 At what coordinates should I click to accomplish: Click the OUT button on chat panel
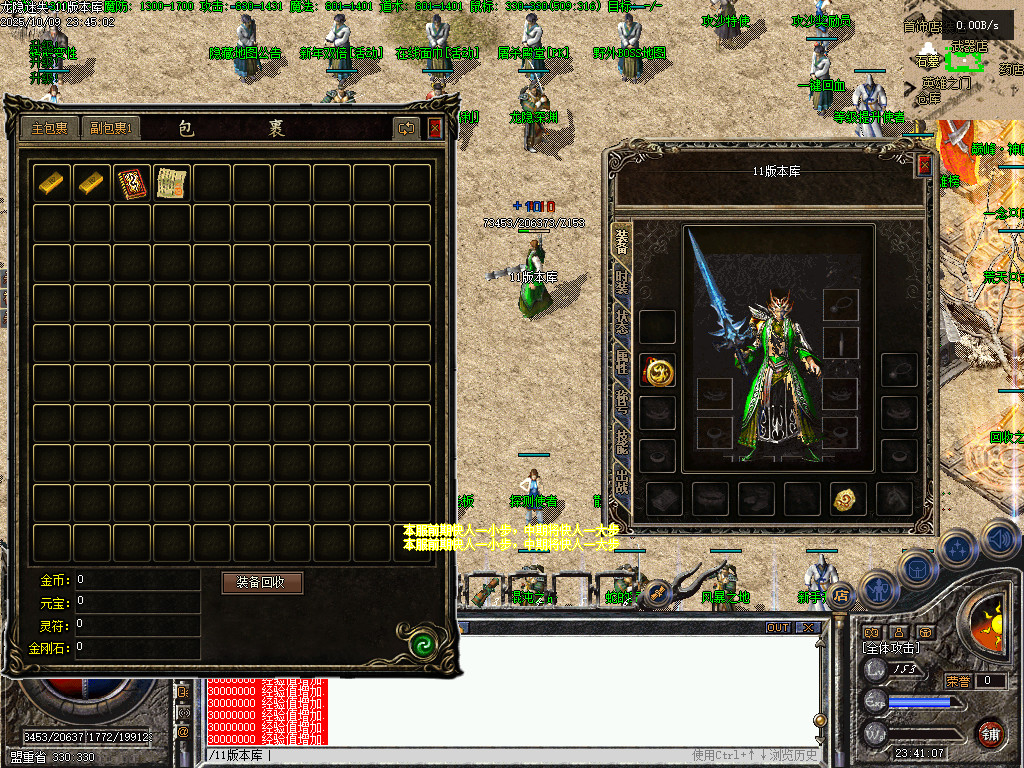point(777,628)
